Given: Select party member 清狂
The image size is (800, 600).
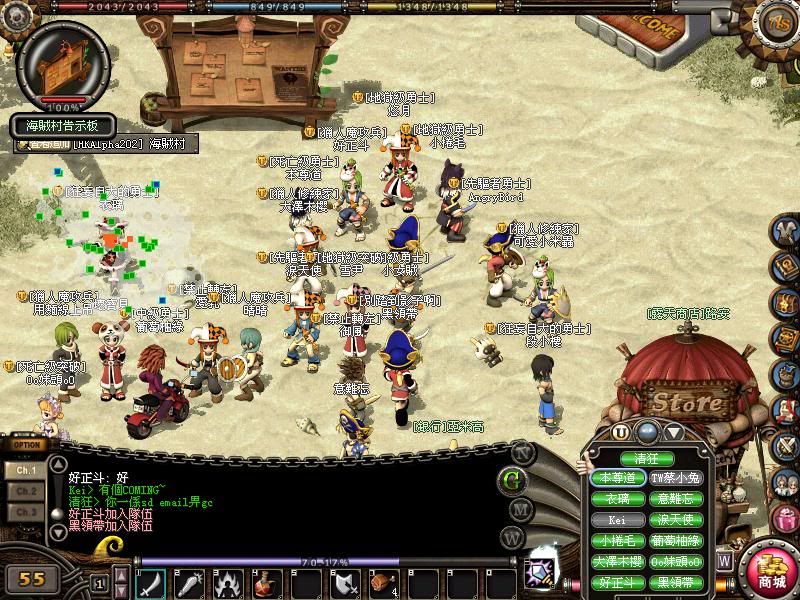Looking at the screenshot, I should (x=647, y=458).
